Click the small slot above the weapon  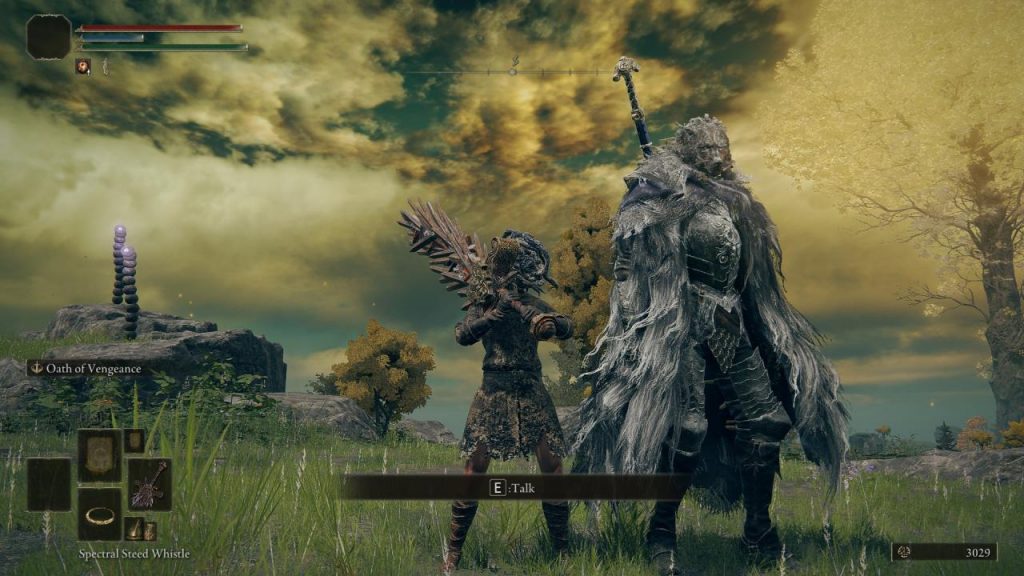(134, 441)
